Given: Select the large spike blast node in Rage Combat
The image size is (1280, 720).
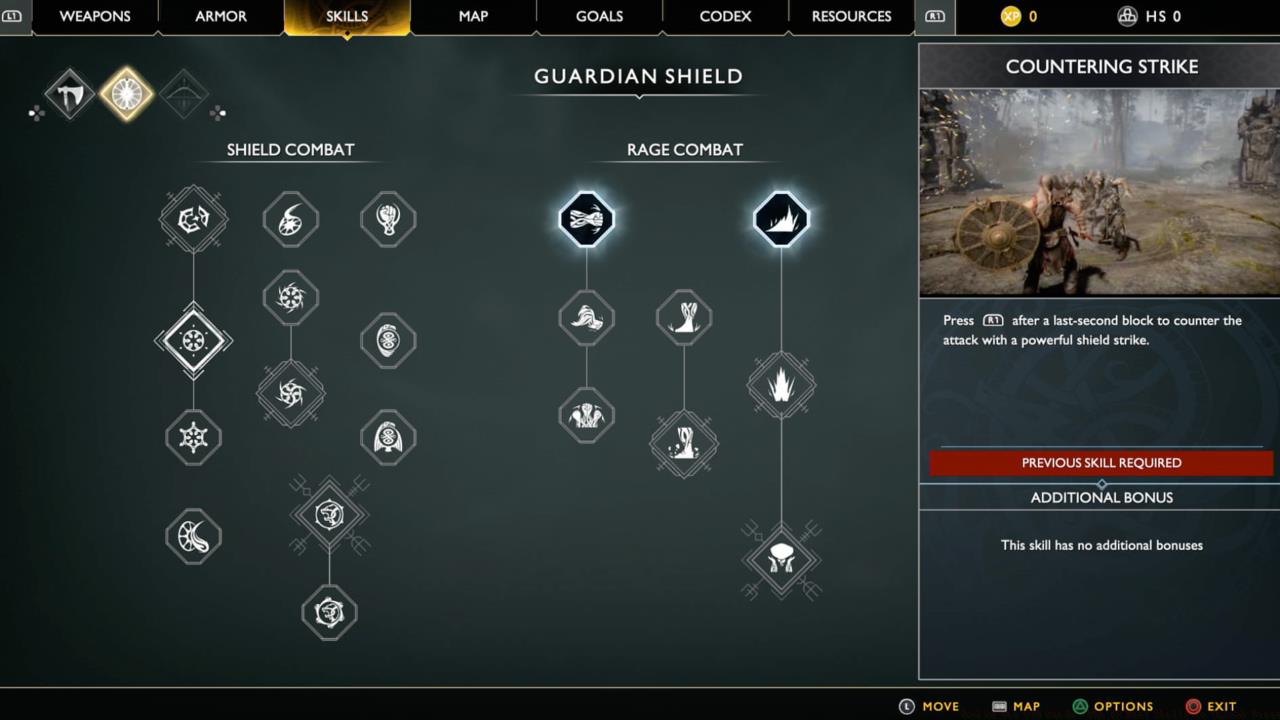Looking at the screenshot, I should [x=781, y=386].
